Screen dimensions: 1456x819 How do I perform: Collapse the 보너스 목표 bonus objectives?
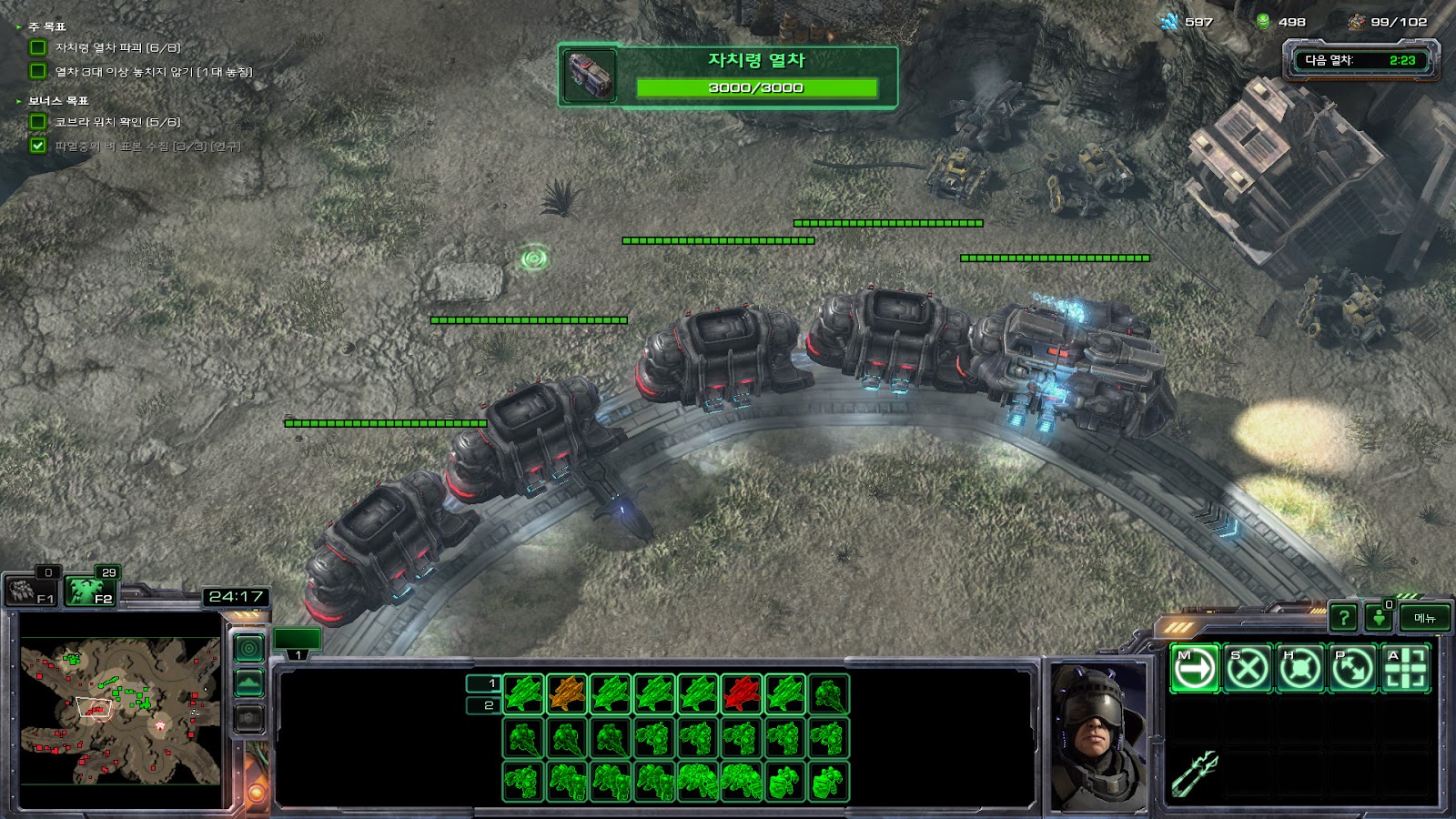18,101
